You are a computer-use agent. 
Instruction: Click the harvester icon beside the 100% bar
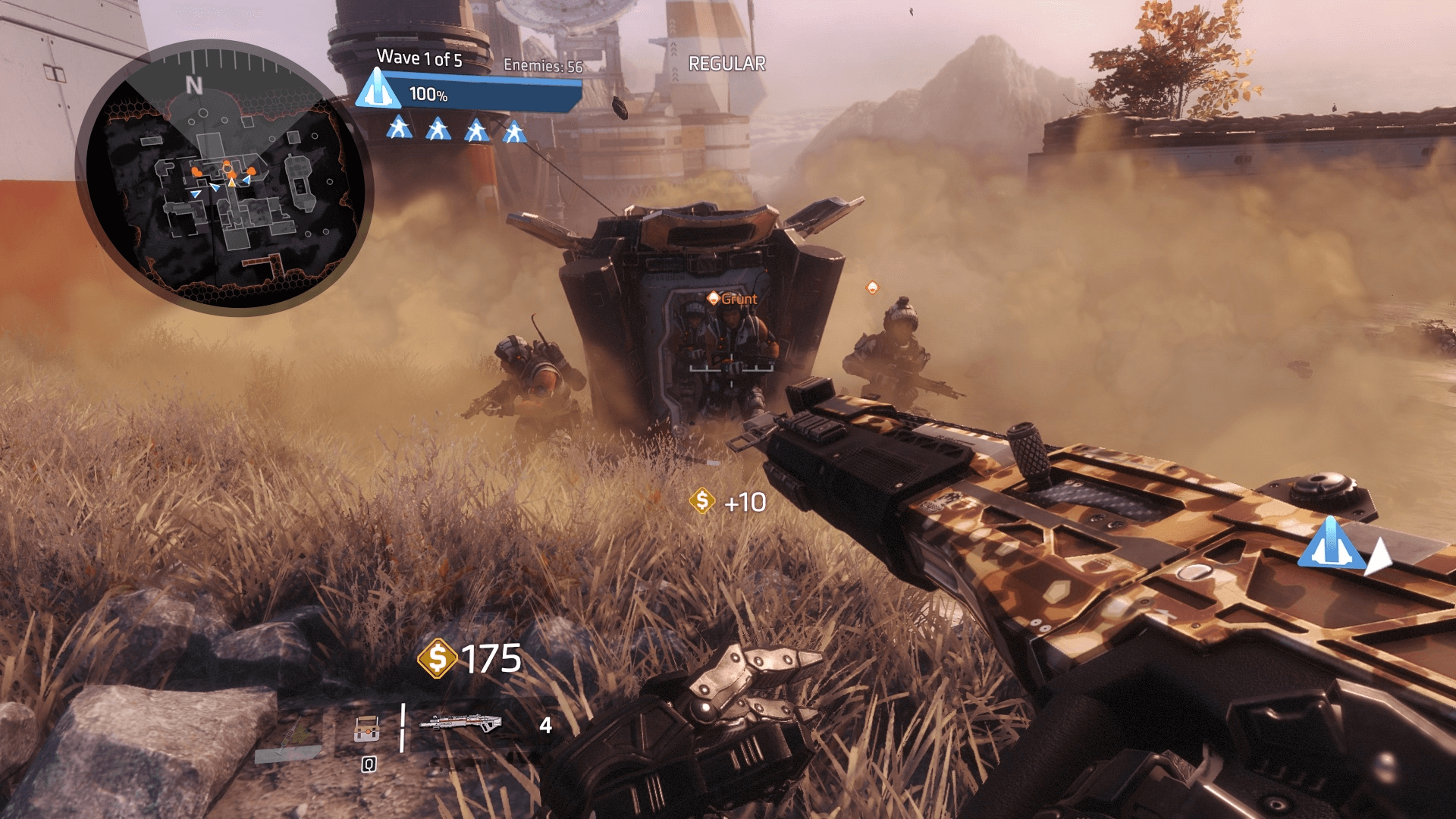click(x=377, y=90)
